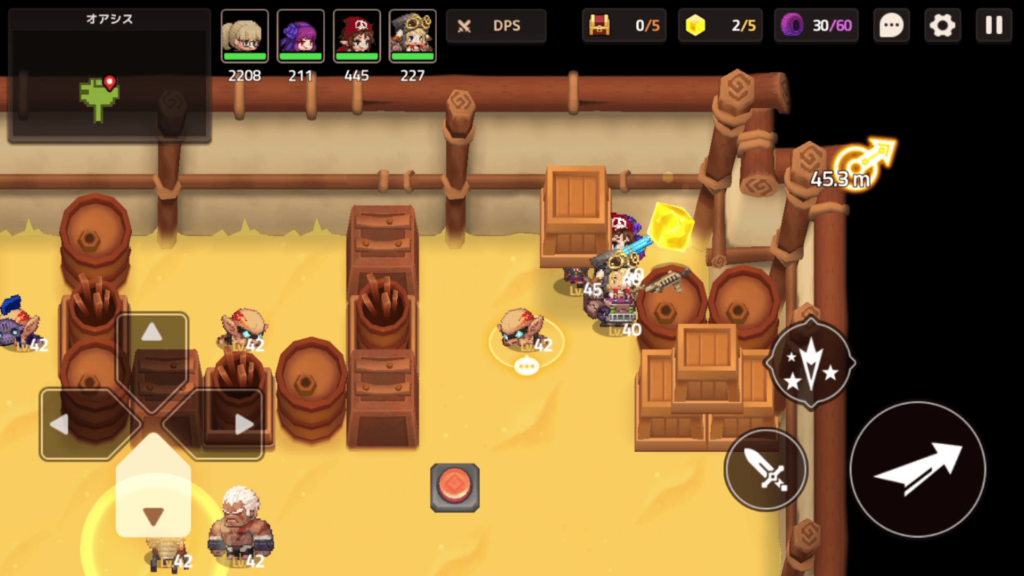Image resolution: width=1024 pixels, height=576 pixels.
Task: Open the gear settings menu
Action: [x=942, y=26]
